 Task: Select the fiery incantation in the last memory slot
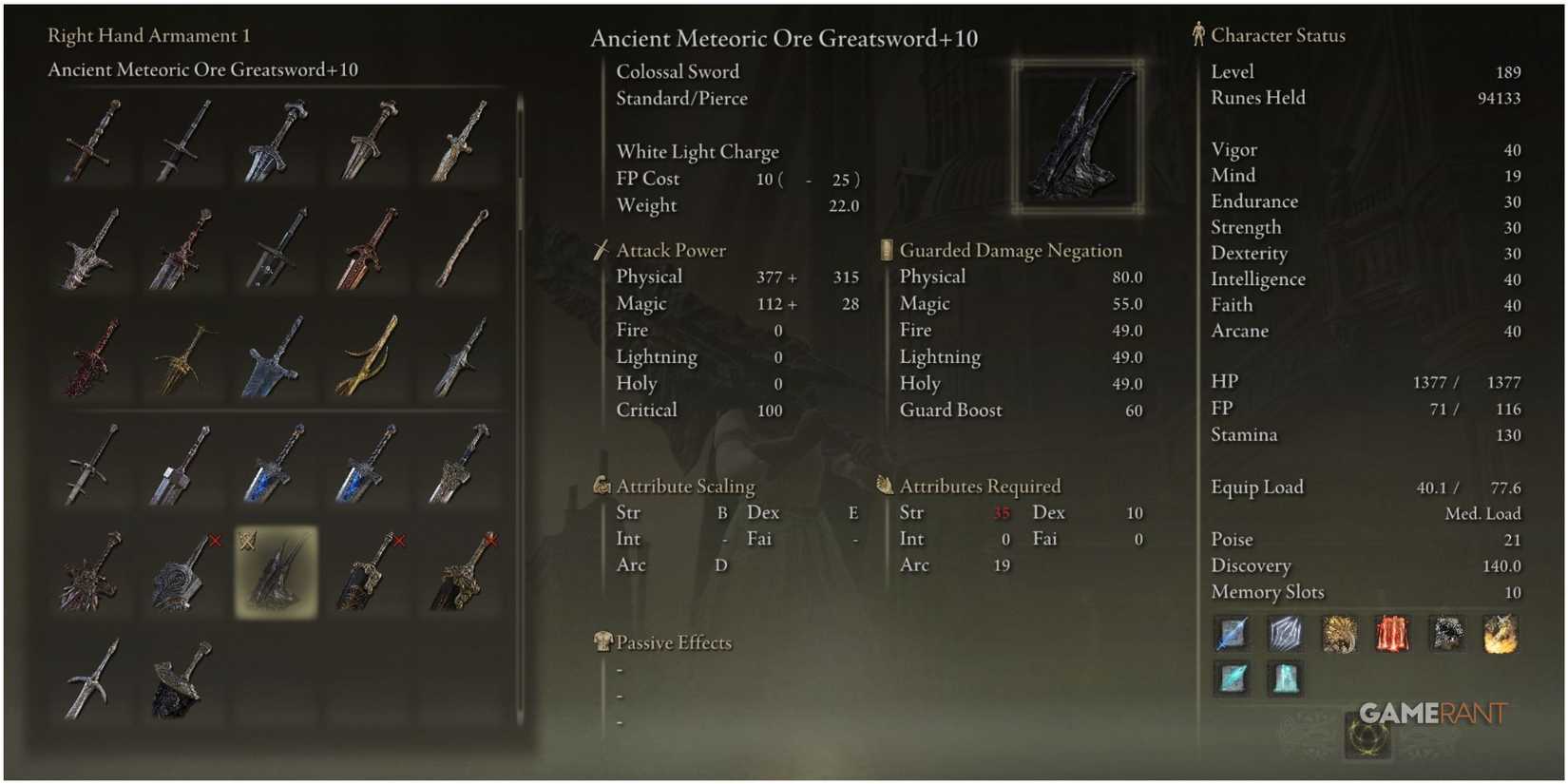coord(1499,634)
